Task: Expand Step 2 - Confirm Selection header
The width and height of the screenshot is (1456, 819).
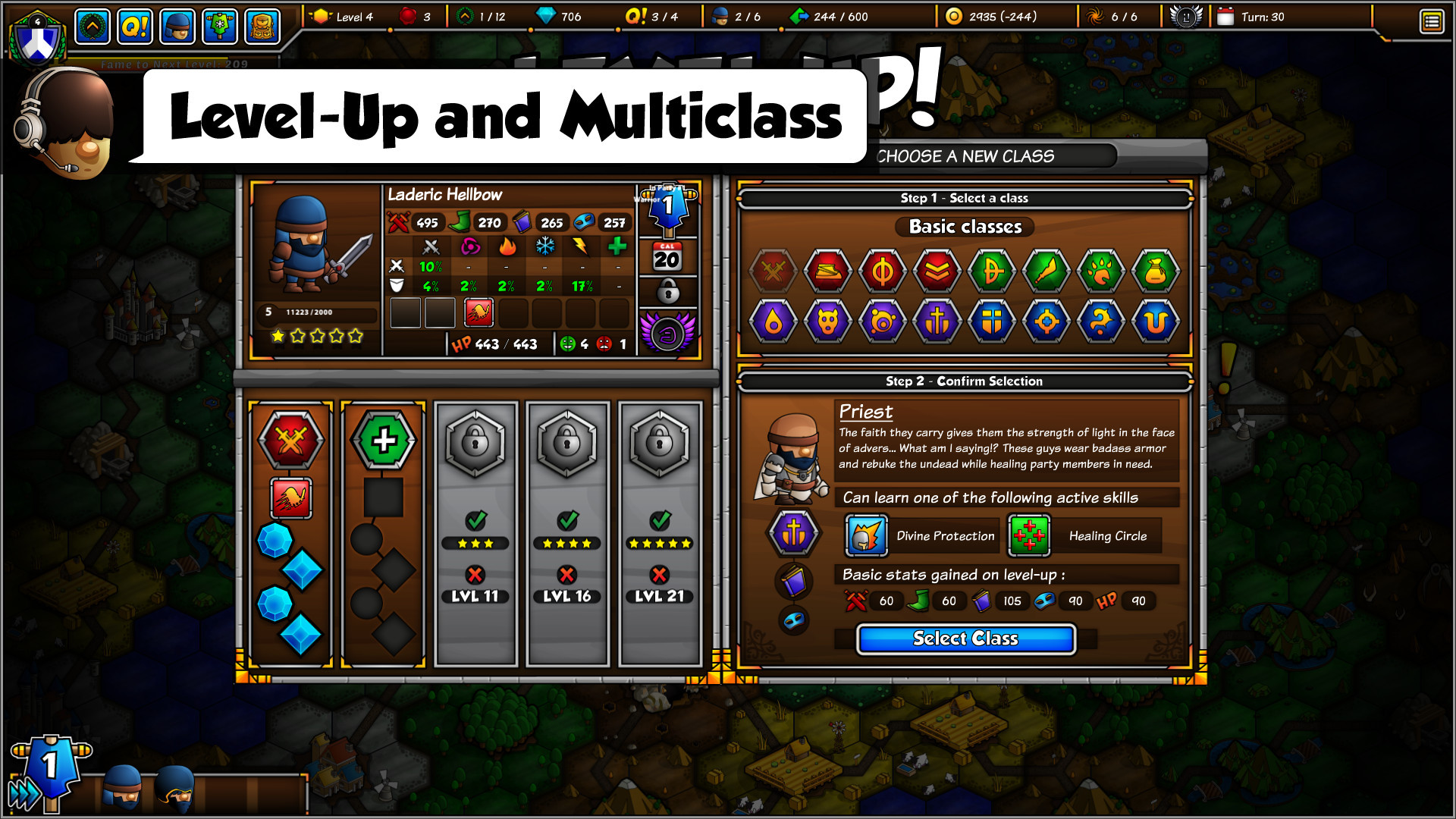Action: [965, 381]
